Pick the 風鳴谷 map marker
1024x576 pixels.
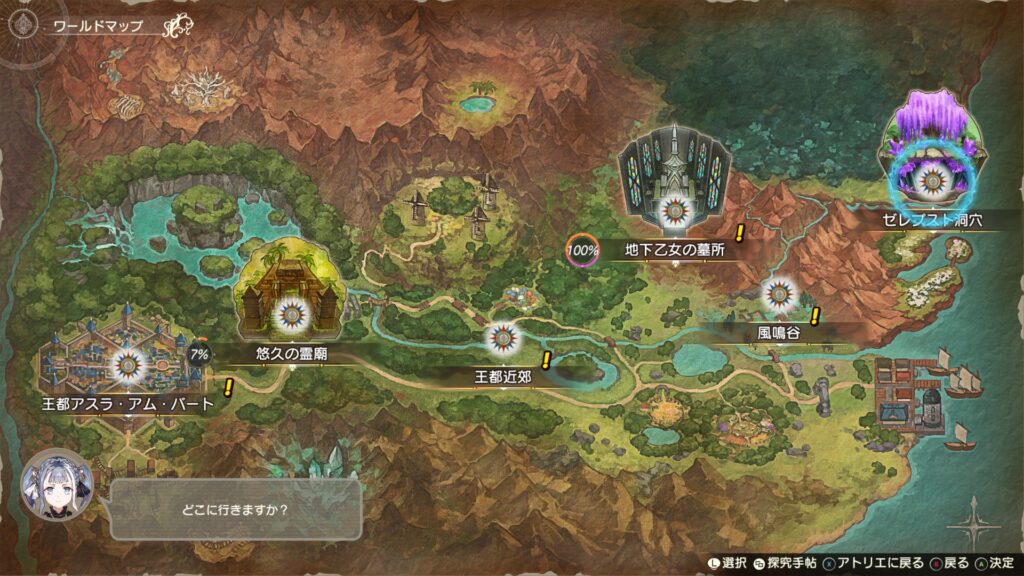pyautogui.click(x=779, y=293)
